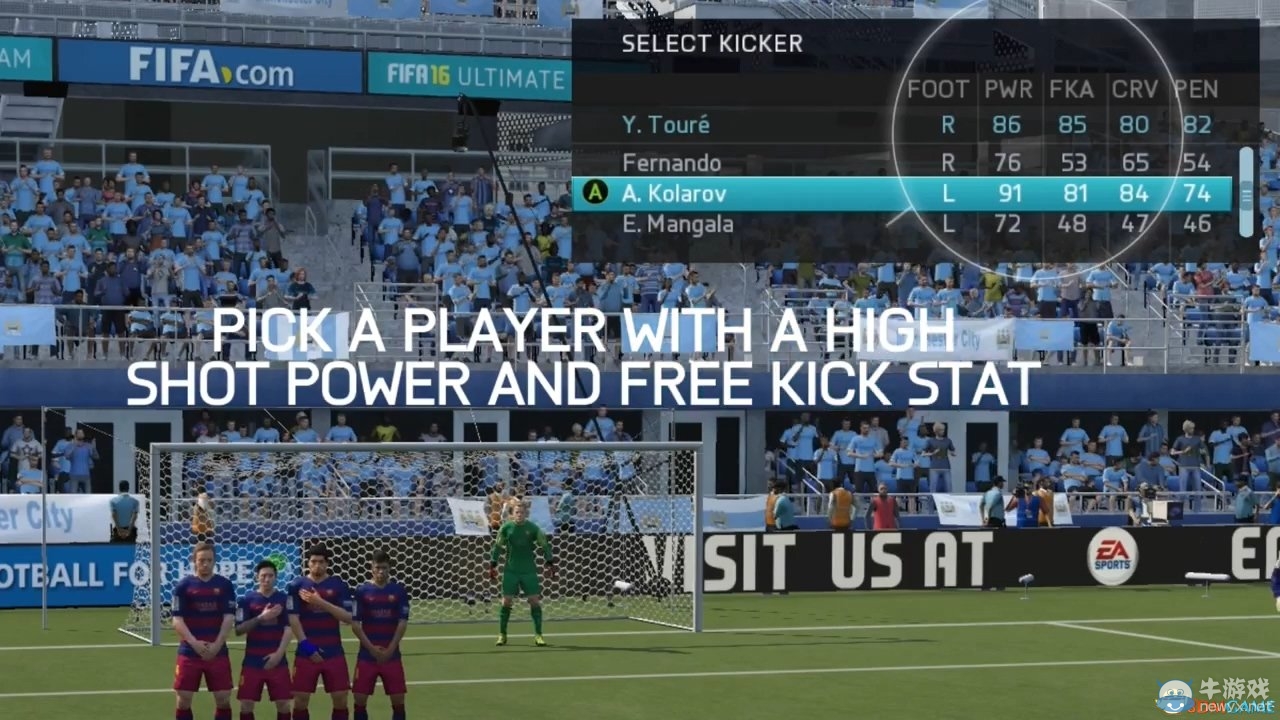Click the PEN stat column label
The height and width of the screenshot is (720, 1280).
pos(1198,89)
